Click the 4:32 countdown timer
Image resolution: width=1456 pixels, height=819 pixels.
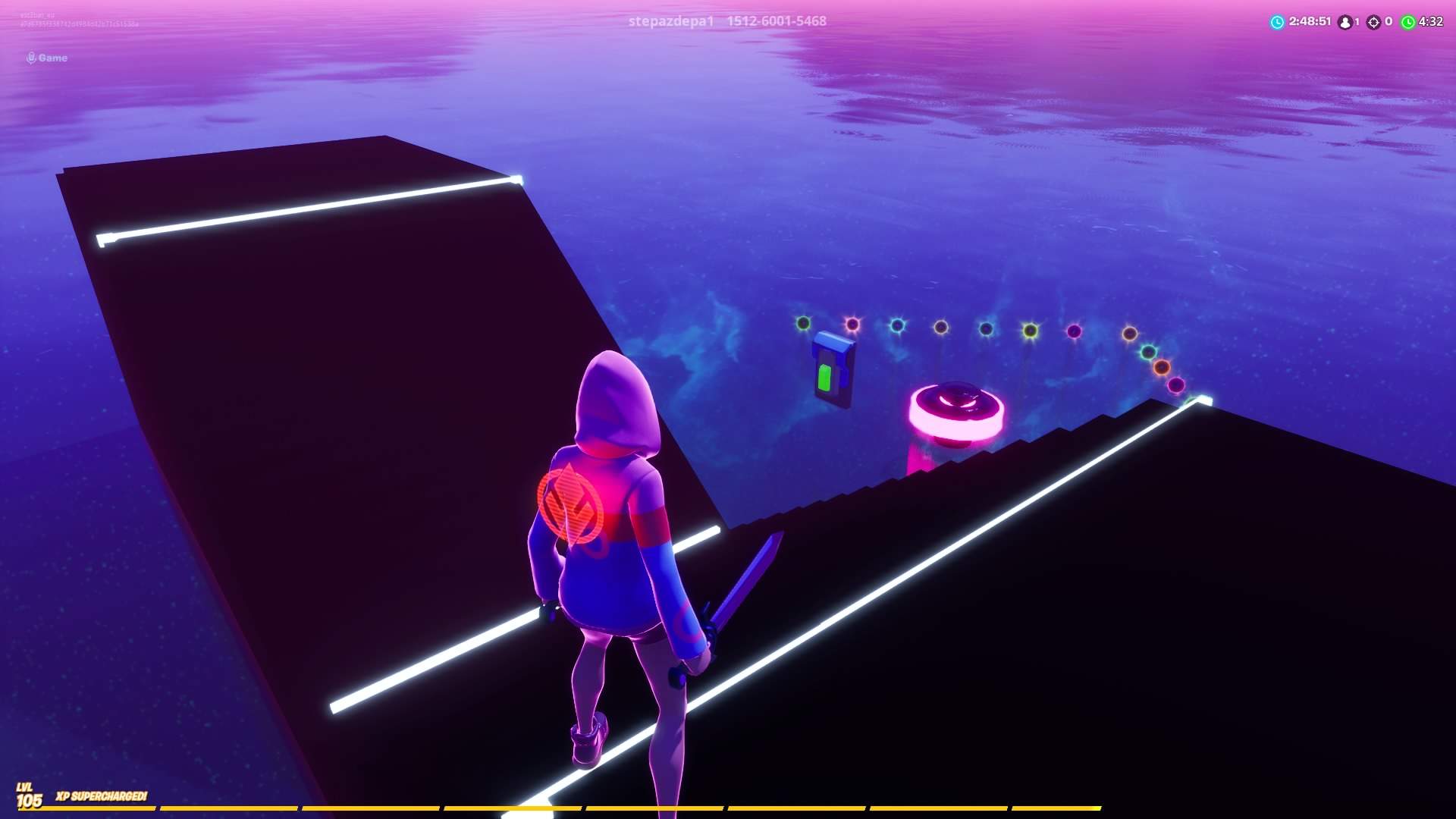[1431, 22]
